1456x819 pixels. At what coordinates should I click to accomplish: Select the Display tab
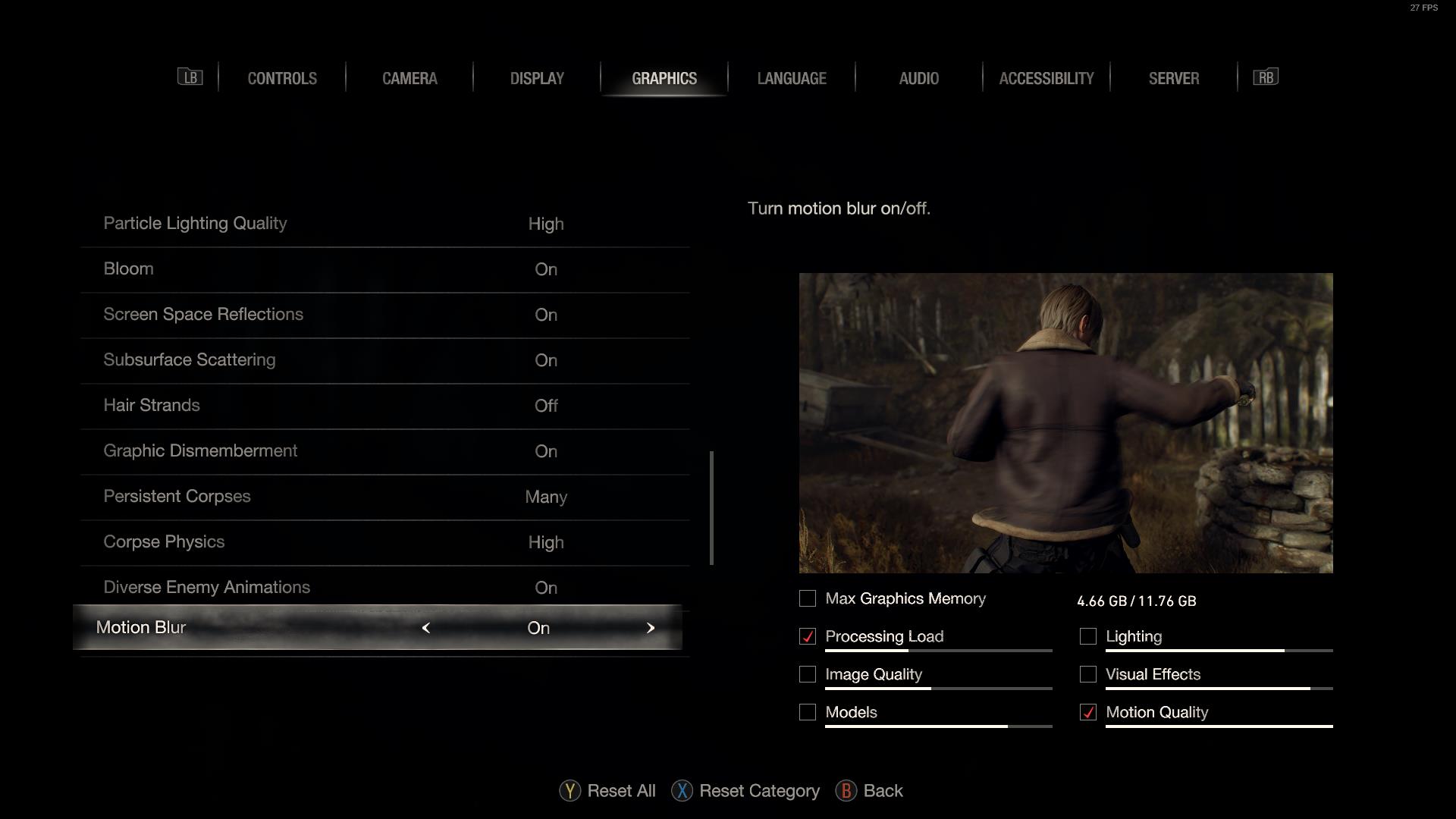pos(537,78)
